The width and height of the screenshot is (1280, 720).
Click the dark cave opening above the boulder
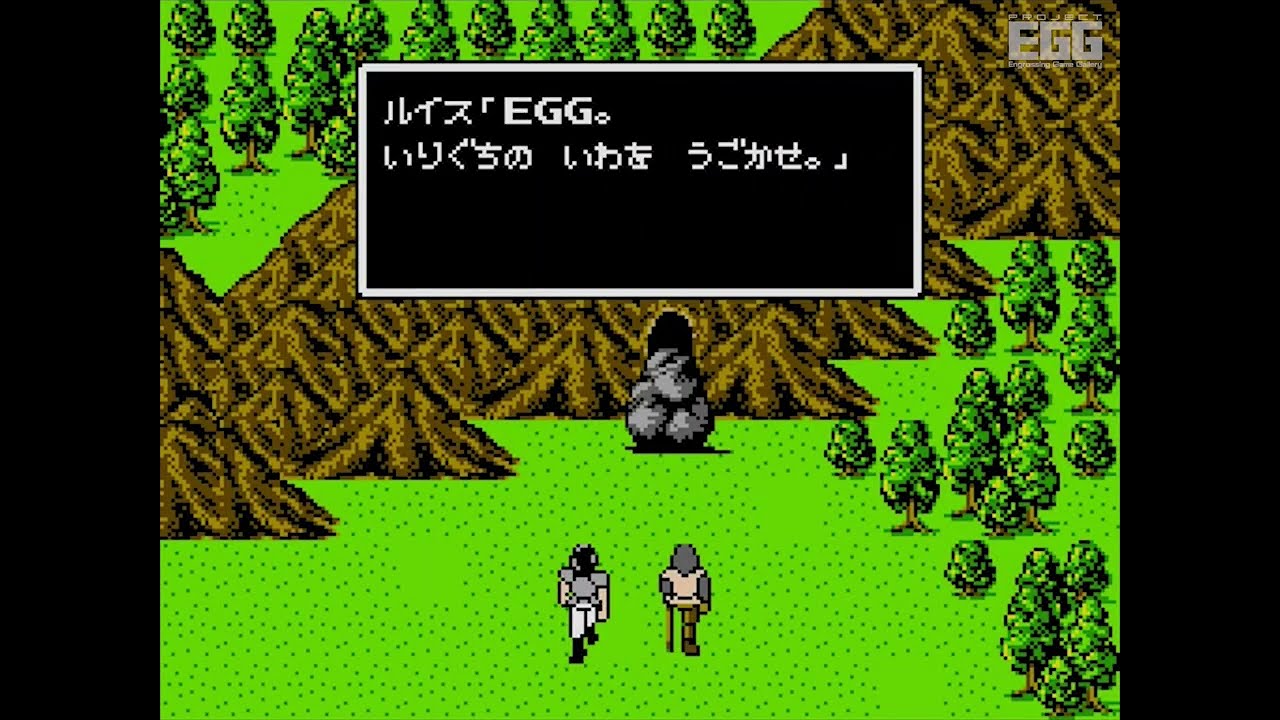672,330
